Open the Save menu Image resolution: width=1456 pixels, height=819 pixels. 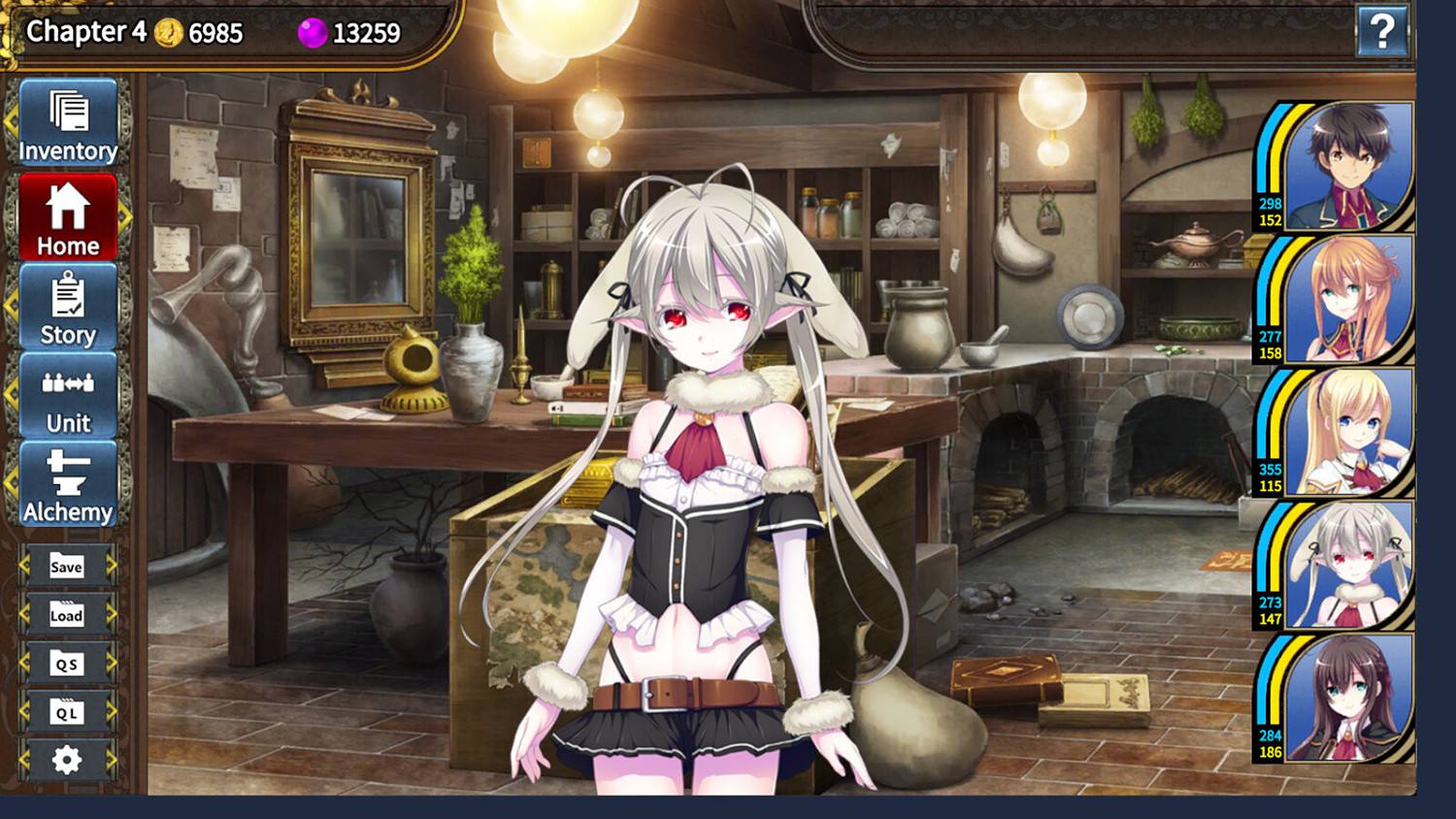65,566
